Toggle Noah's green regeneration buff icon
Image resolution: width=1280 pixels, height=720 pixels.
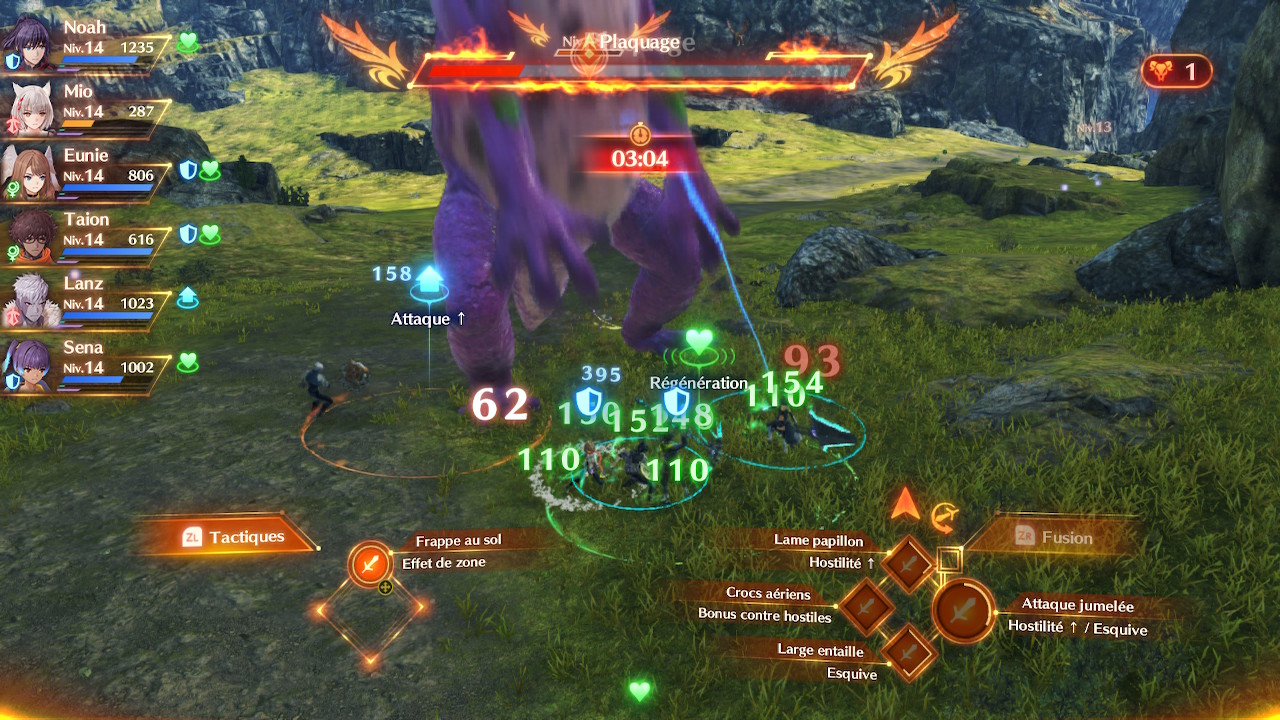pyautogui.click(x=186, y=43)
